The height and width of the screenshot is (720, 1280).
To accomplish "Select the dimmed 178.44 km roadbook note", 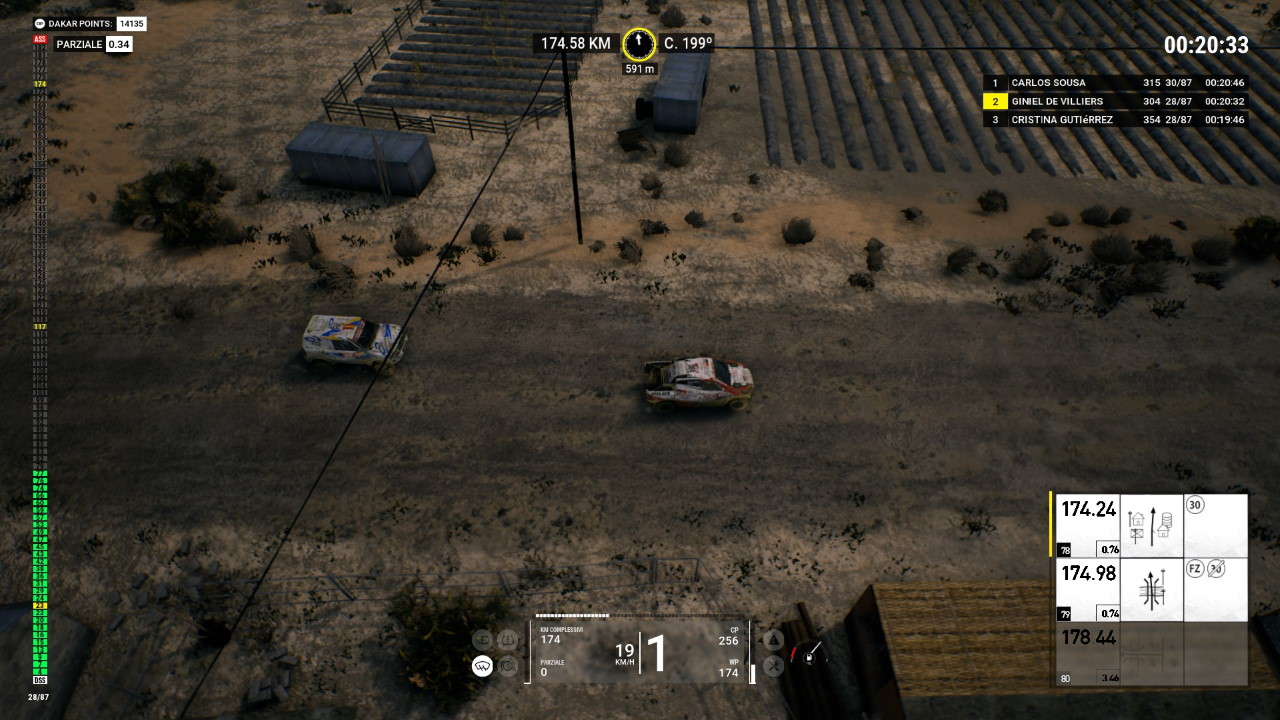I will tap(1151, 654).
